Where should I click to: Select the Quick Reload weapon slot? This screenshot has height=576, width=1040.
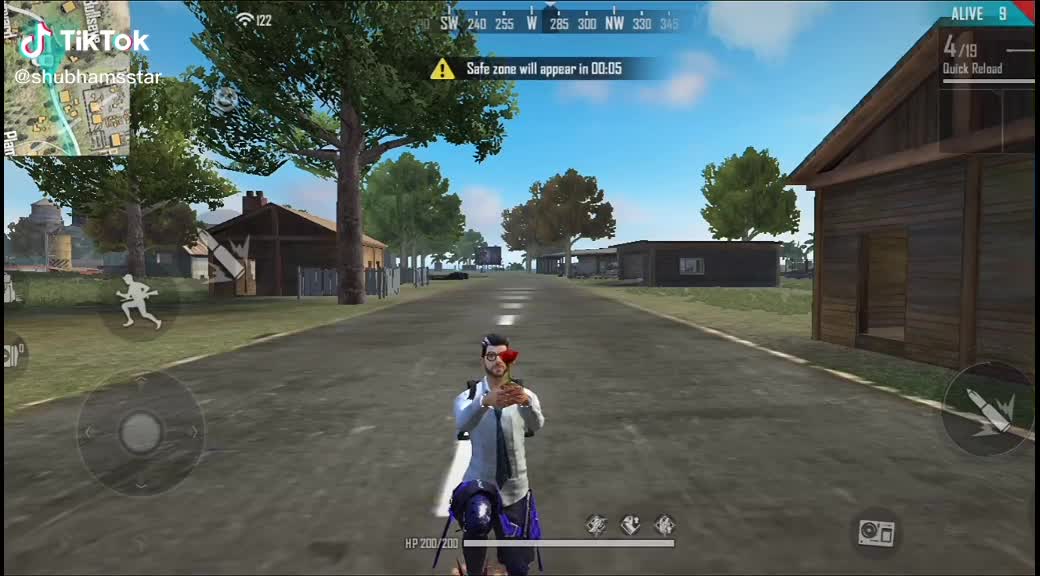(x=986, y=57)
